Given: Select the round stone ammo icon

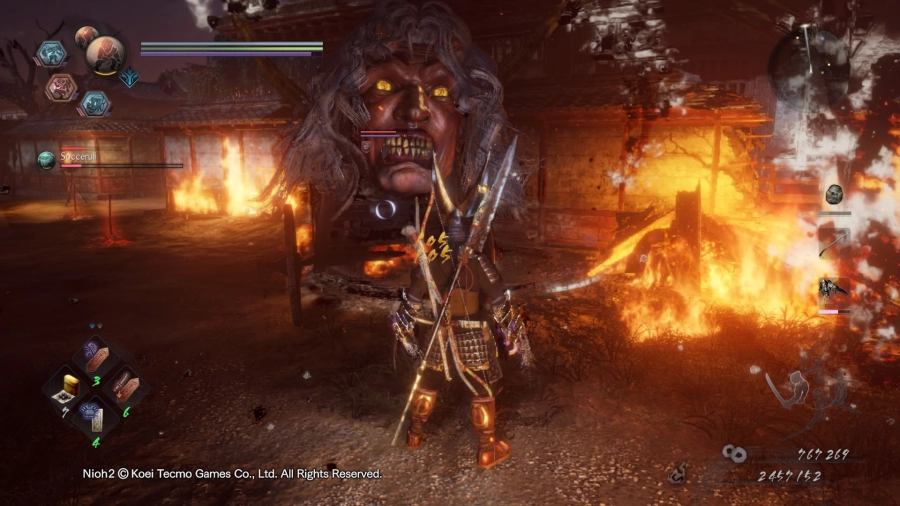Looking at the screenshot, I should 835,195.
